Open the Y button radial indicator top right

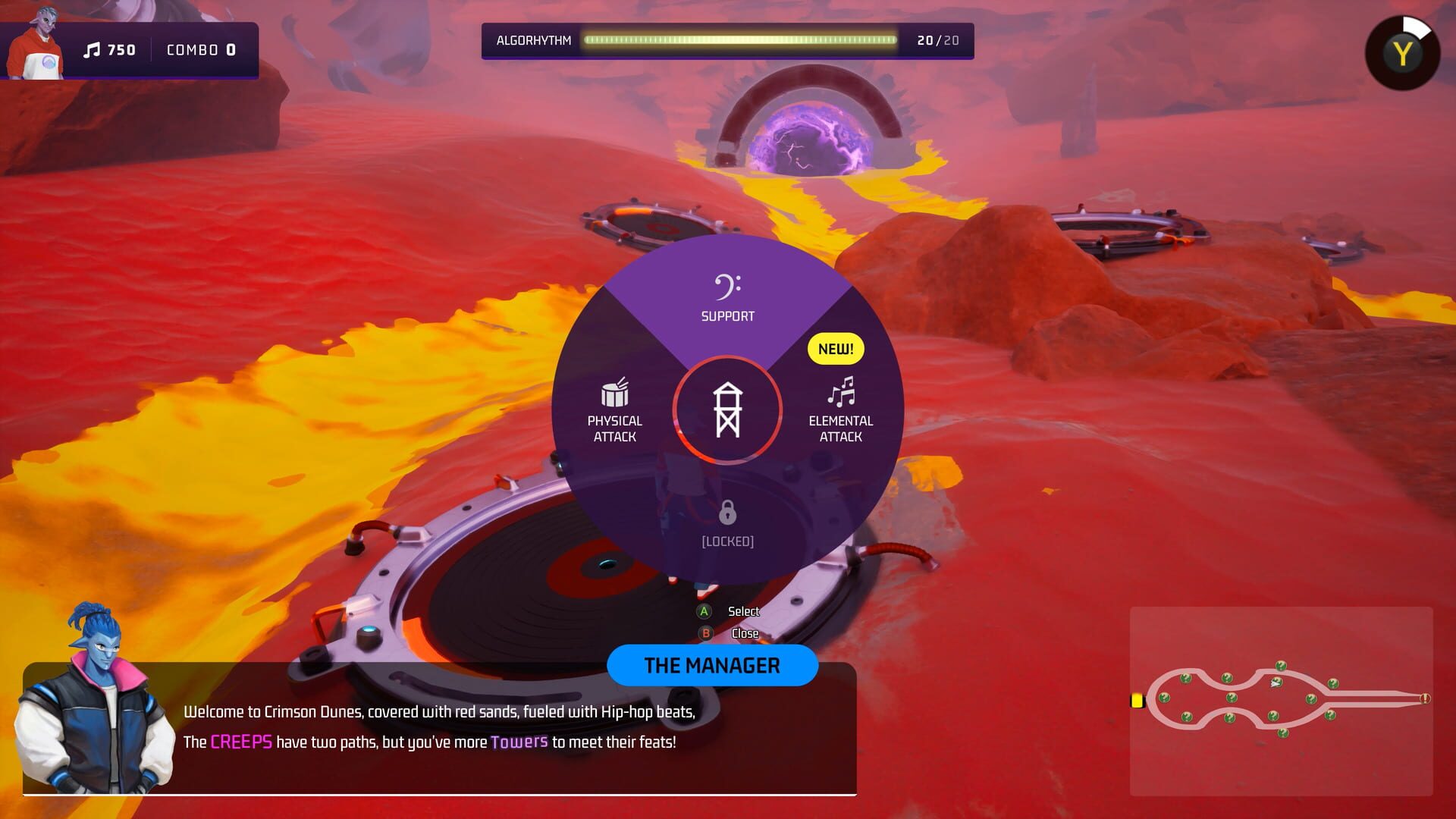[x=1403, y=52]
